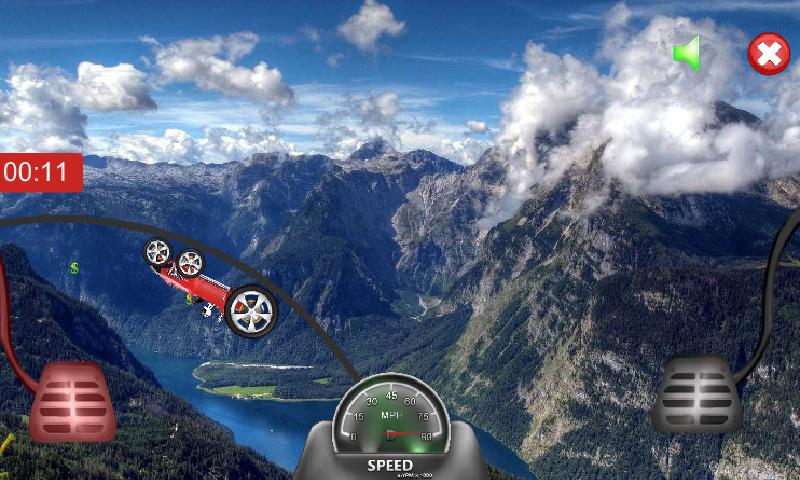The width and height of the screenshot is (800, 480).
Task: Close the game with the red X
Action: (769, 55)
